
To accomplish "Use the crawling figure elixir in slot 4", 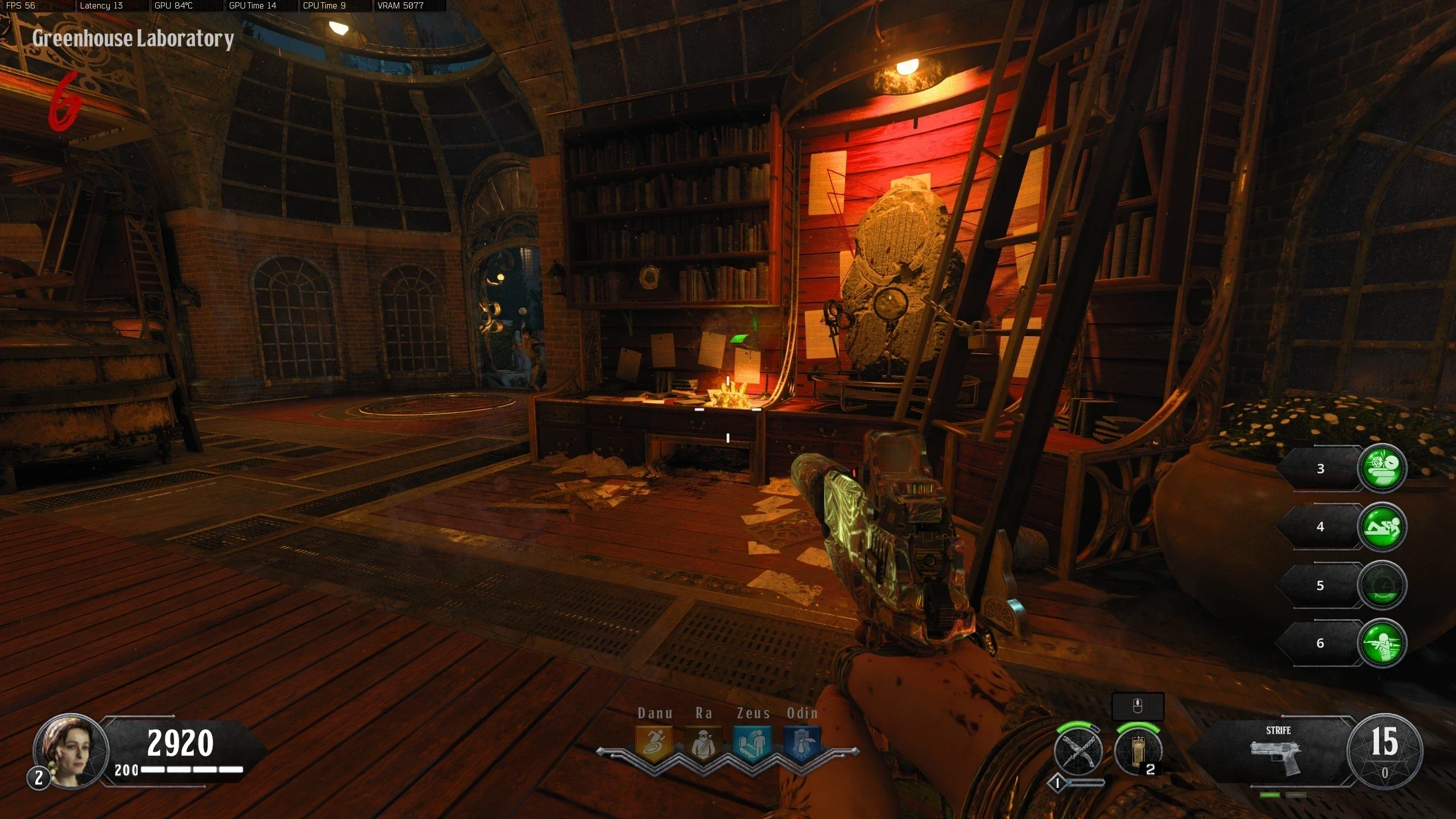I will click(x=1382, y=527).
